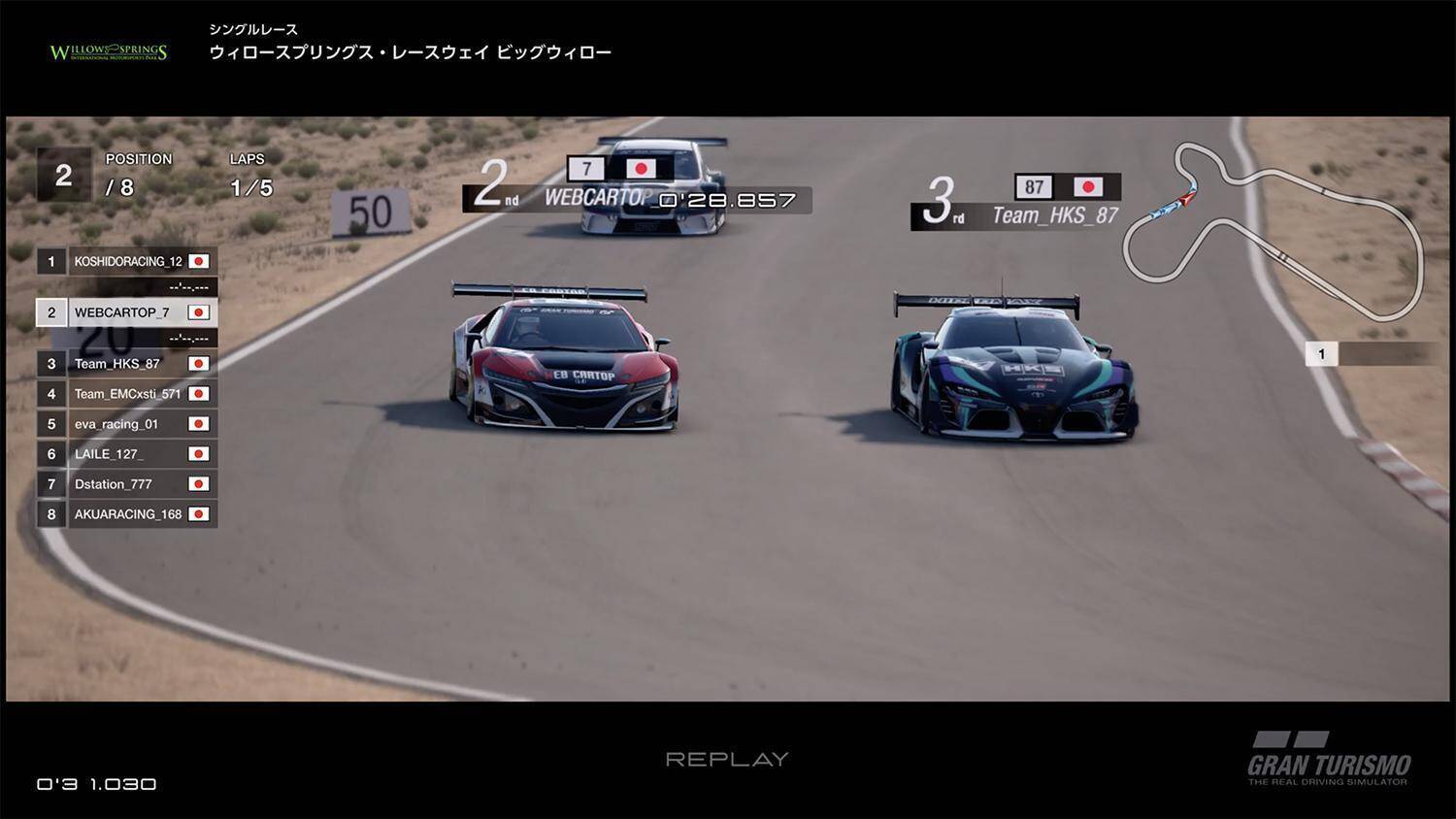
Task: Click the number 87 badge on Team_HKS_87's nameplate
Action: click(1035, 186)
